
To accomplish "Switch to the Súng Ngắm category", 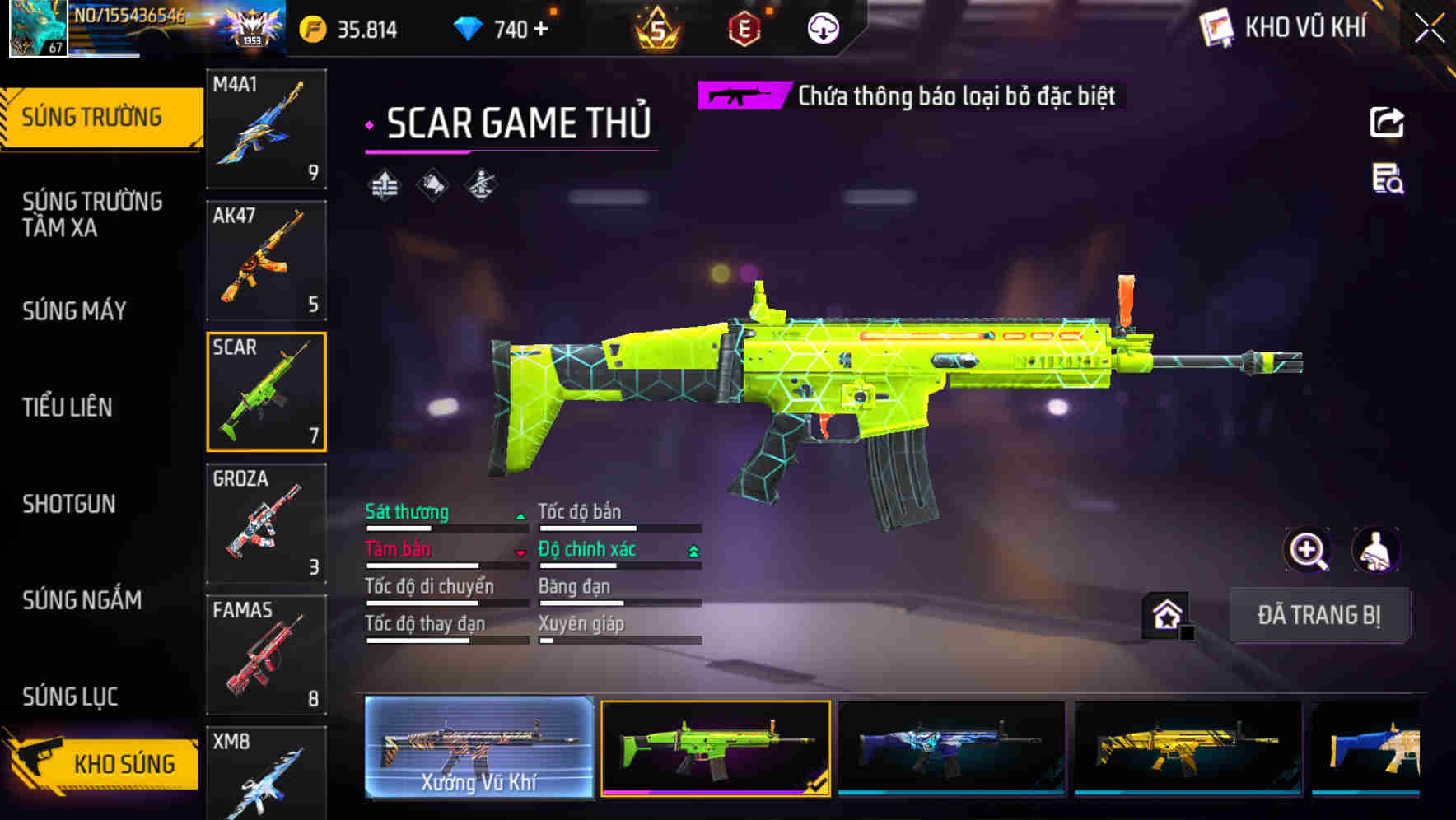I will pos(82,601).
